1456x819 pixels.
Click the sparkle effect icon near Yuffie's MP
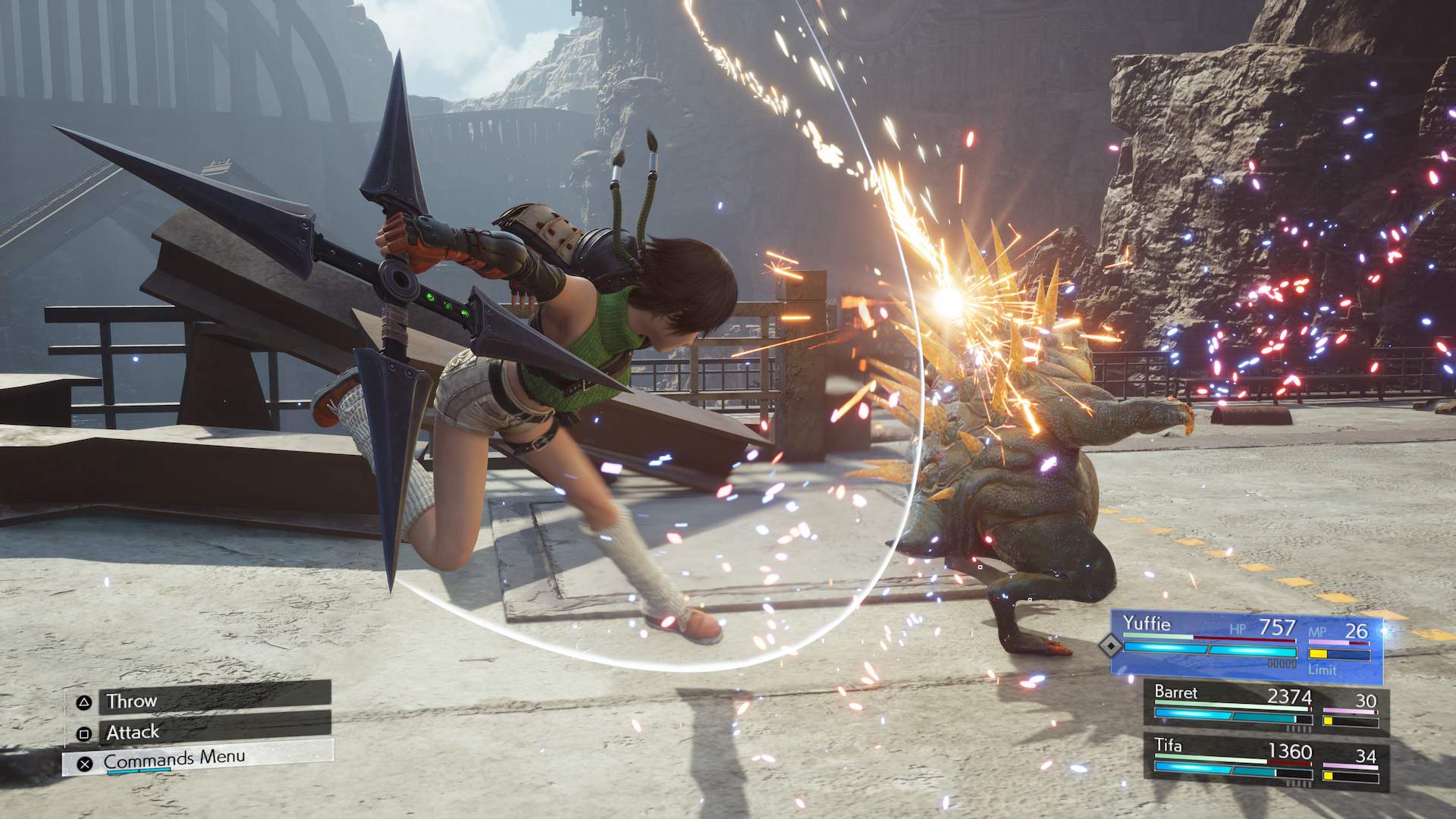[x=1382, y=629]
